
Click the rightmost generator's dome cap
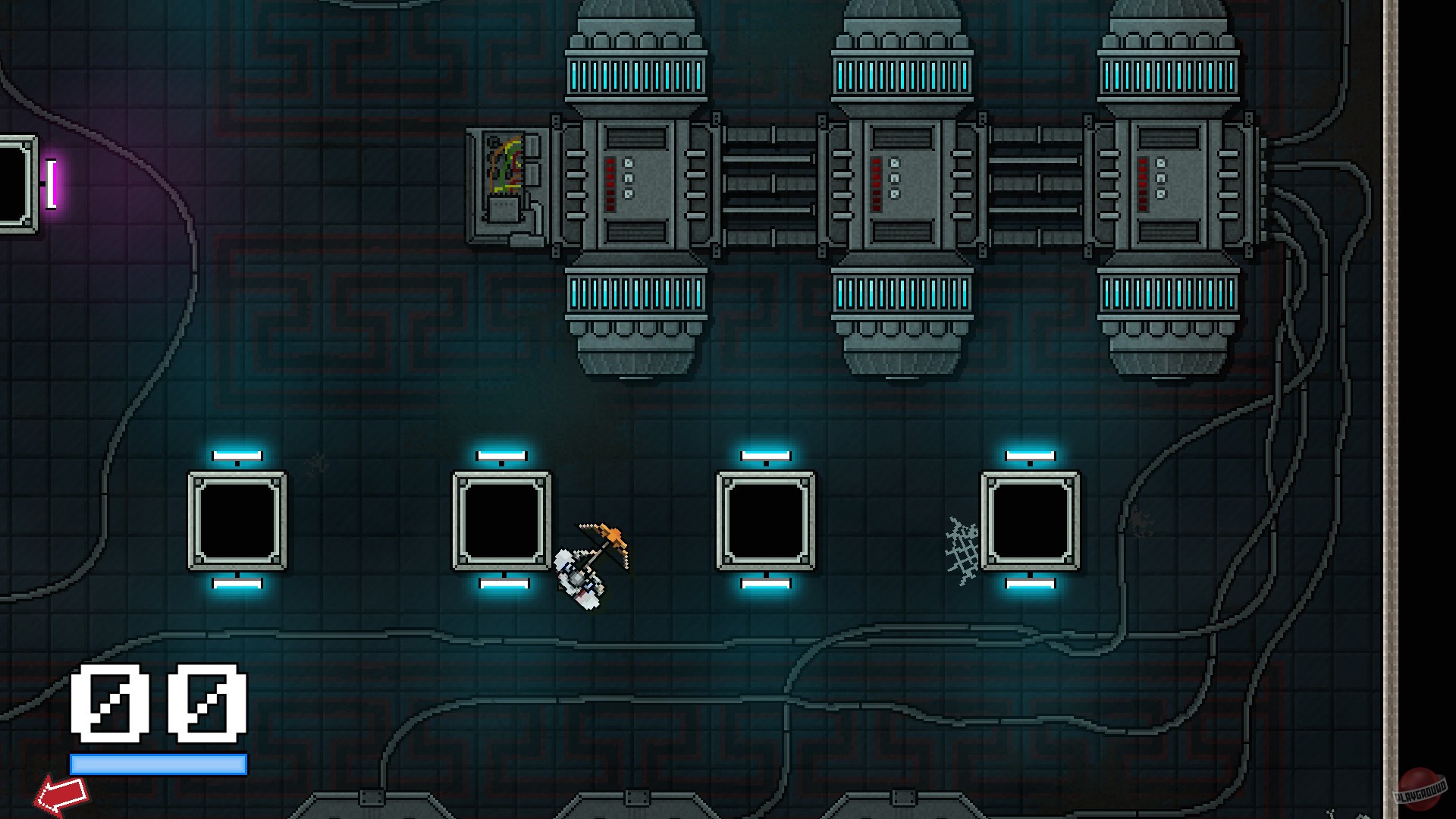pos(1172,15)
